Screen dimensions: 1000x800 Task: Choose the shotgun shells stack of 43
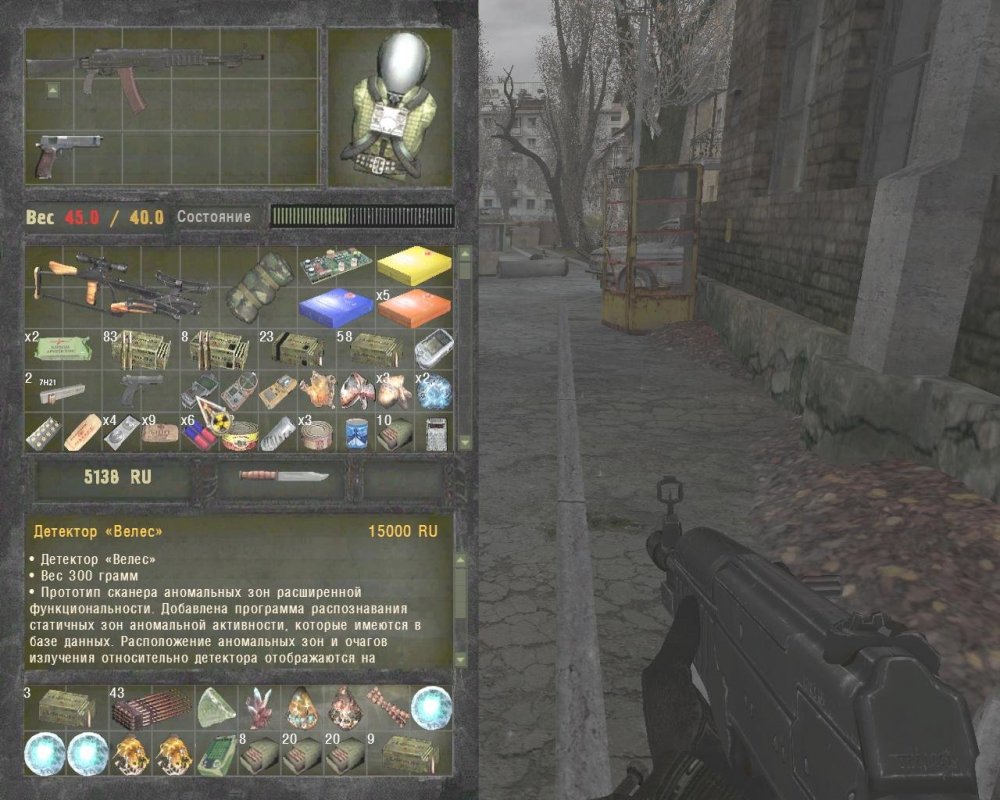click(x=152, y=707)
